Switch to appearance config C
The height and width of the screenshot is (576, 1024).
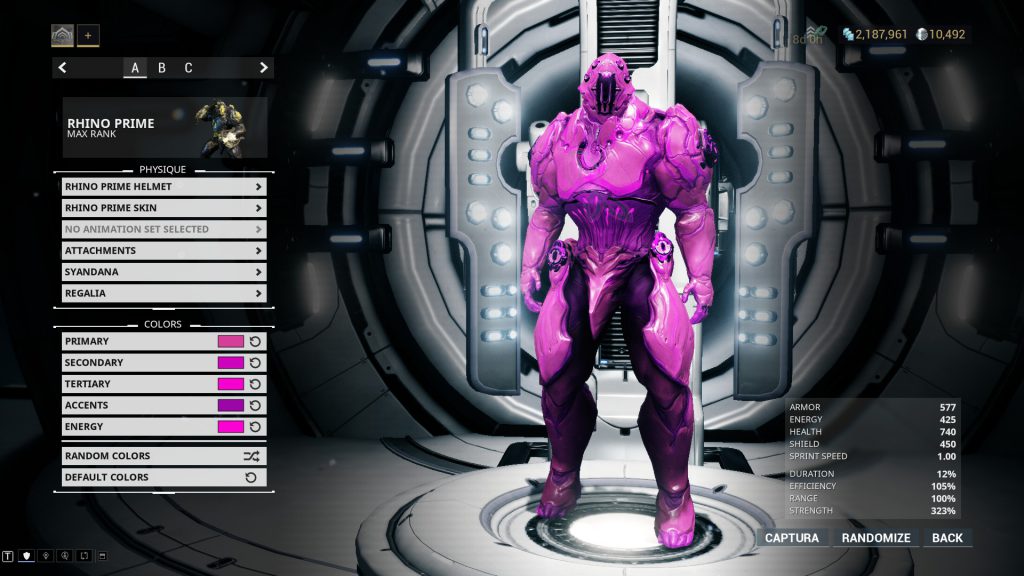188,68
